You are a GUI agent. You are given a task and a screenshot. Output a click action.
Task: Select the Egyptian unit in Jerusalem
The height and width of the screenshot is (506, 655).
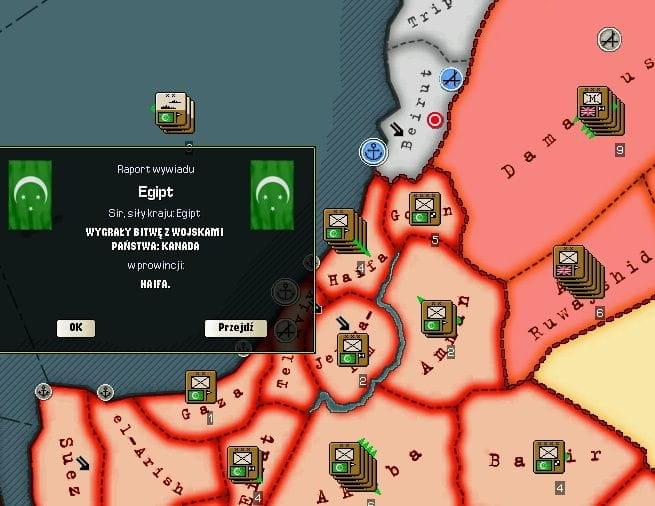click(x=353, y=350)
